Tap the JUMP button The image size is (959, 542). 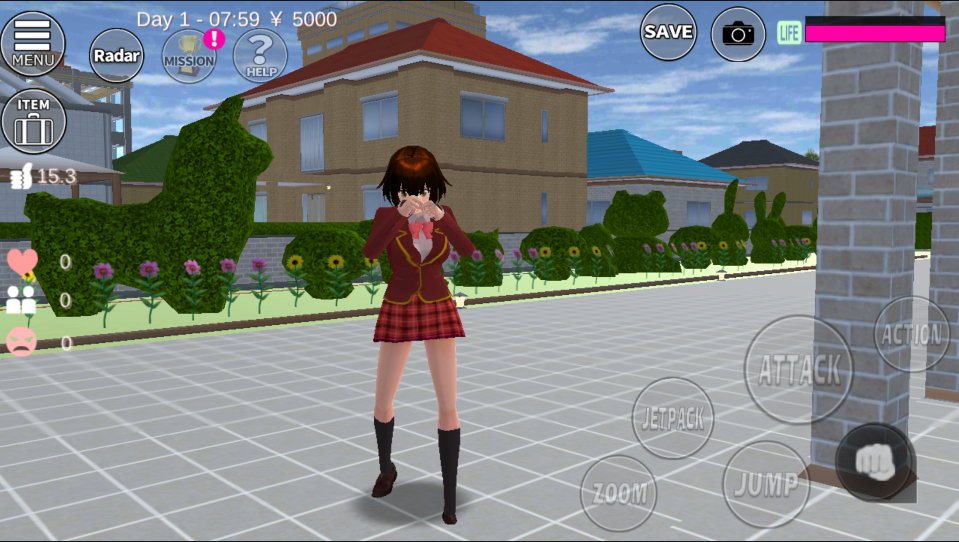click(766, 484)
